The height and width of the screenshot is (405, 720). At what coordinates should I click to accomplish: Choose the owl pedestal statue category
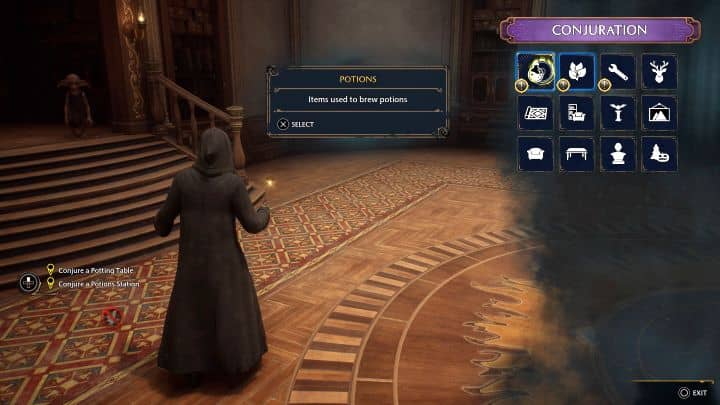618,112
